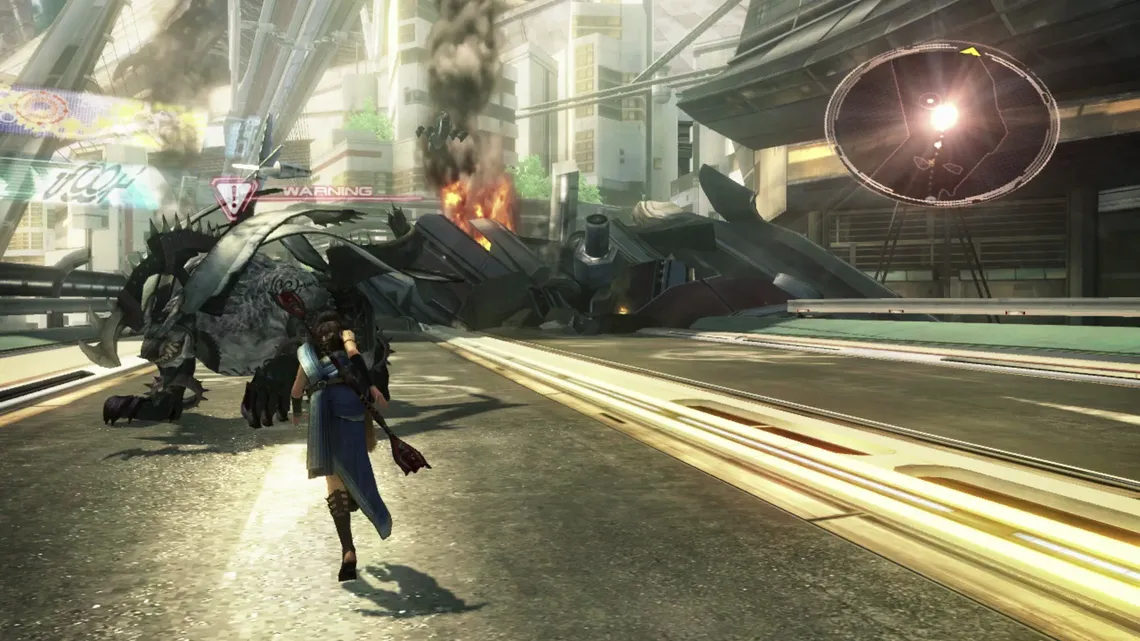The image size is (1140, 641).
Task: Select the red warning triangle alert icon
Action: [234, 196]
